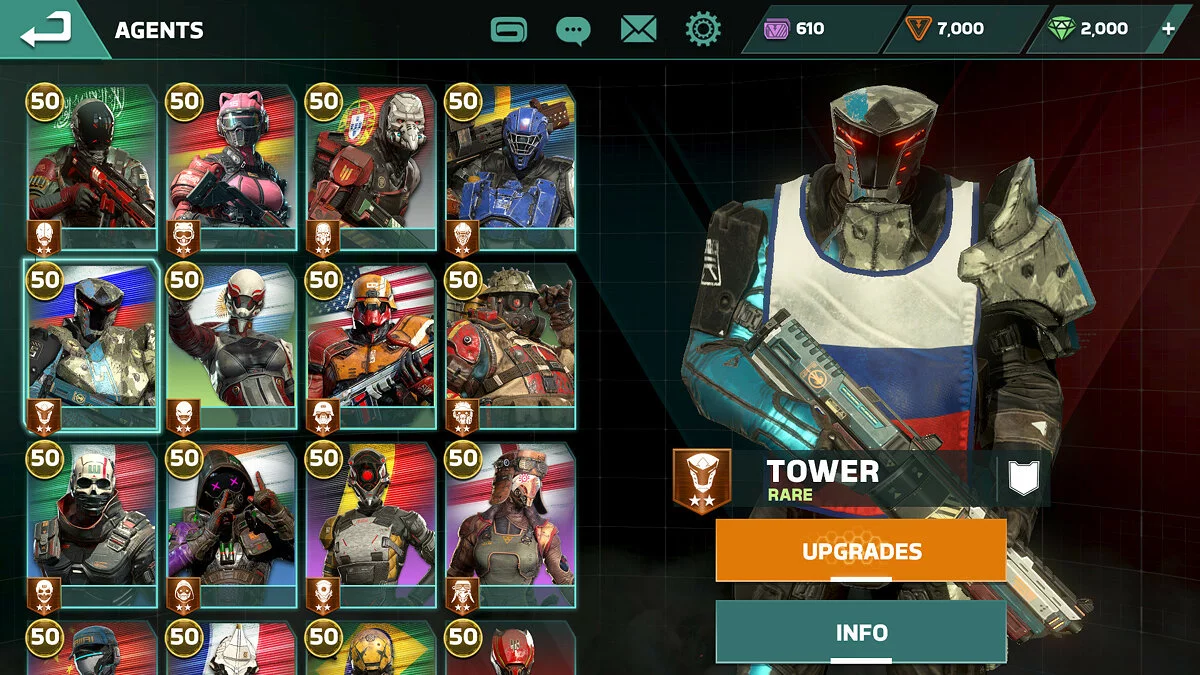Viewport: 1200px width, 675px height.
Task: Choose the hooded agent with pink X eyes
Action: click(x=231, y=525)
